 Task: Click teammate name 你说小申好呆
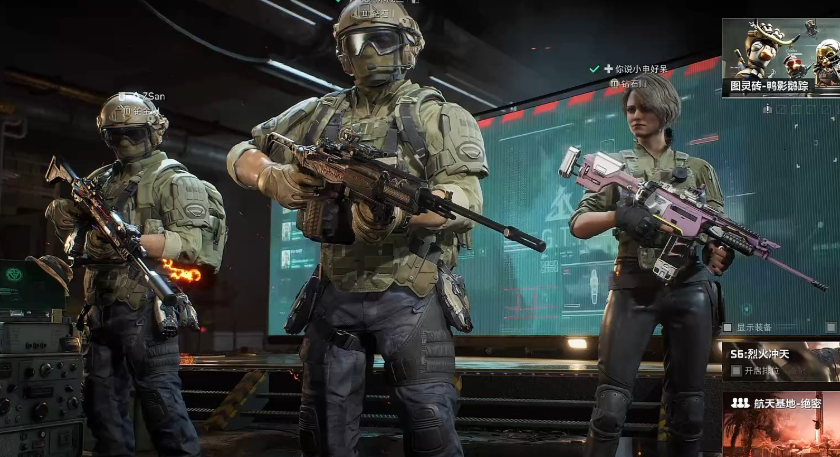pos(641,69)
